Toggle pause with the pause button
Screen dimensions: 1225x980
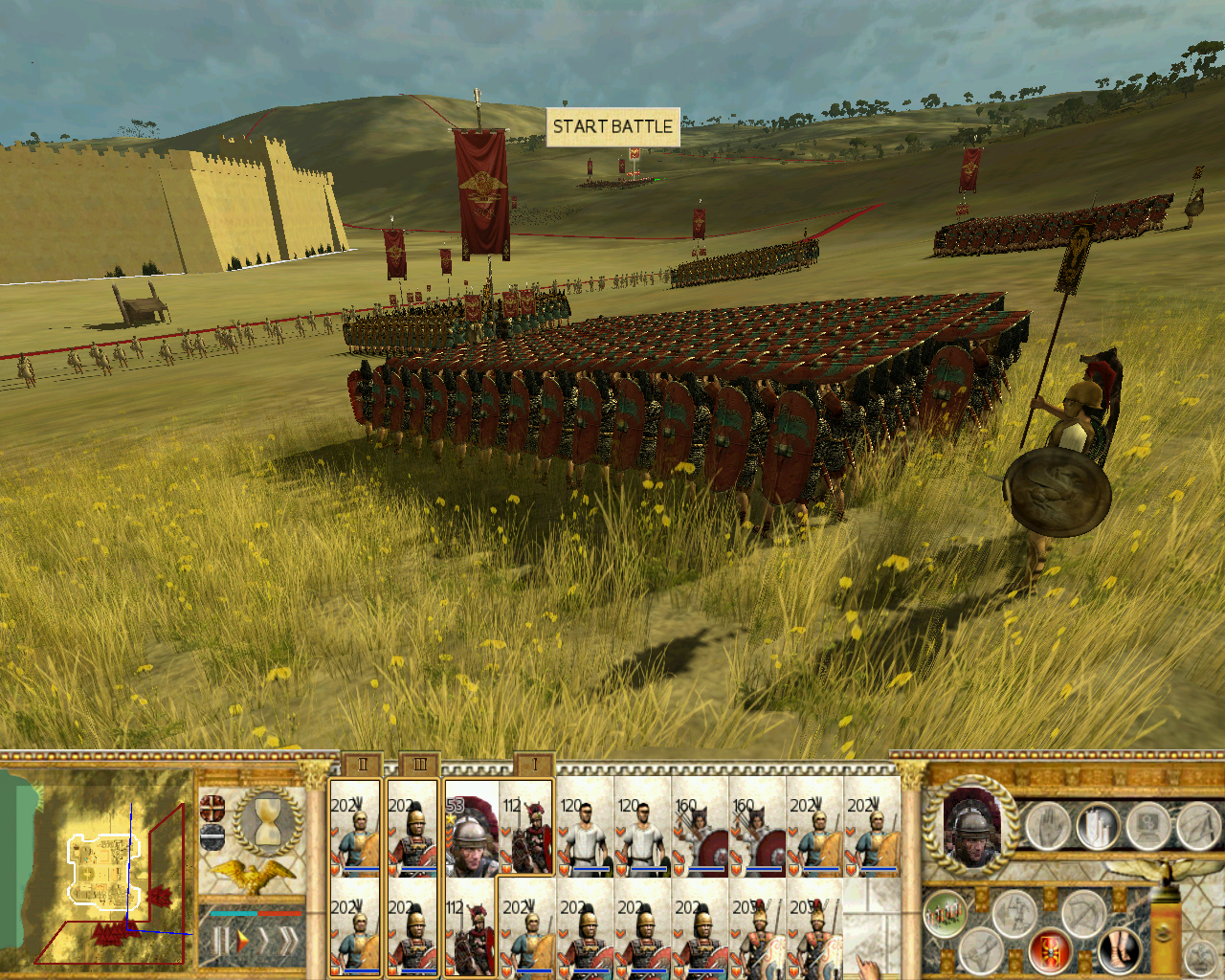pos(219,942)
